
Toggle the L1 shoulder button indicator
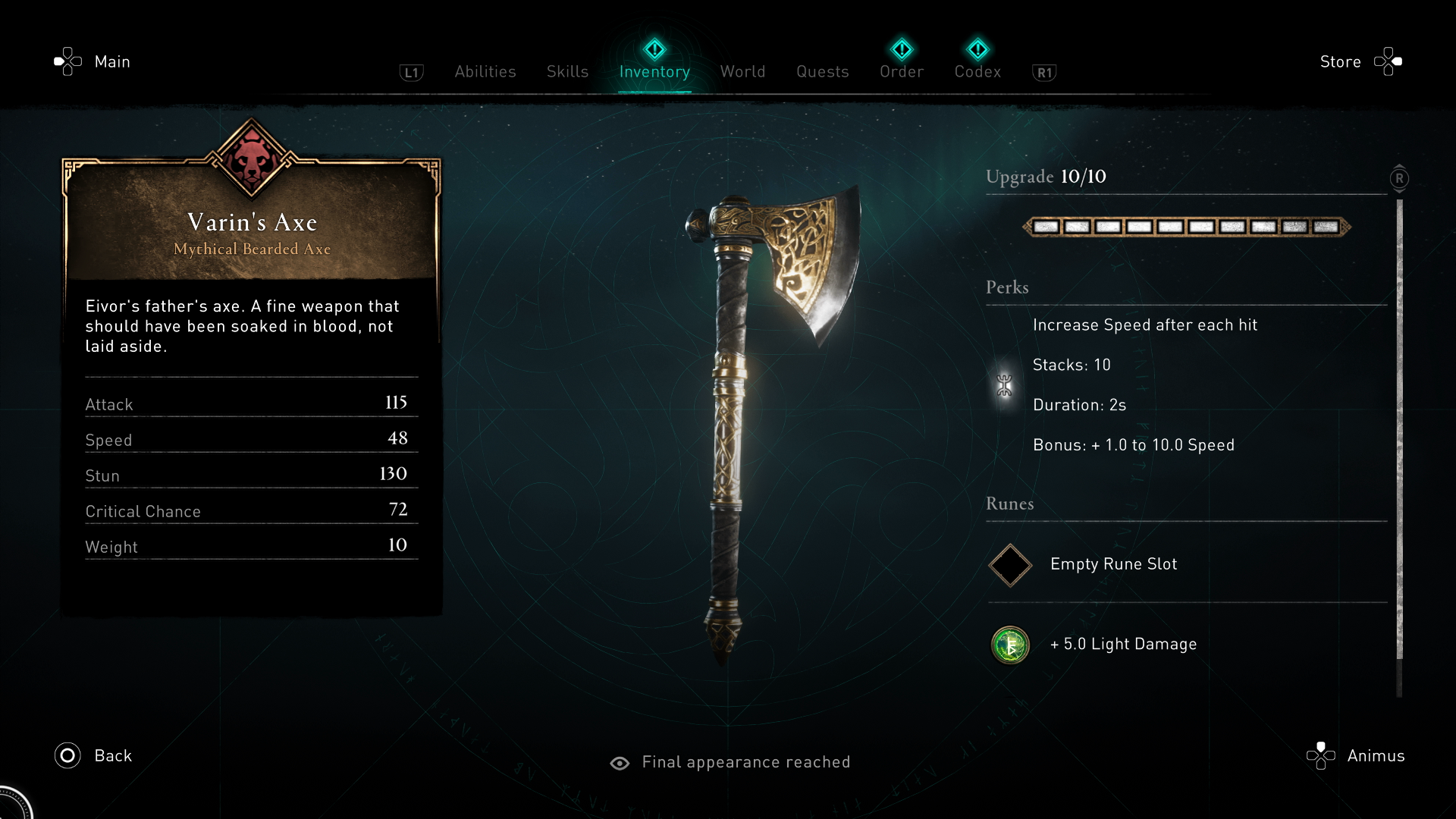[411, 72]
